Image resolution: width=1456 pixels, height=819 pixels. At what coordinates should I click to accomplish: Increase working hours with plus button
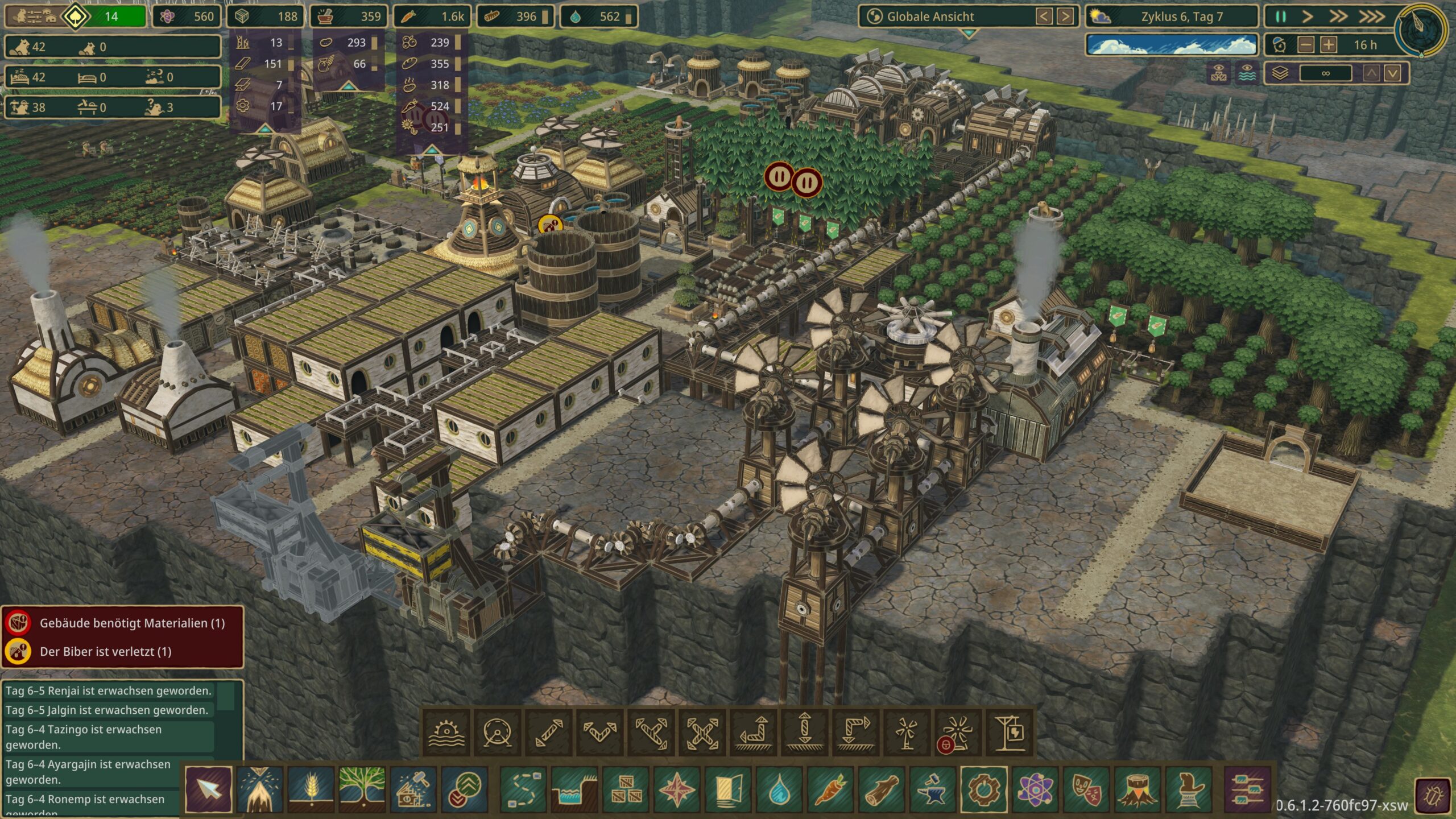click(1329, 45)
